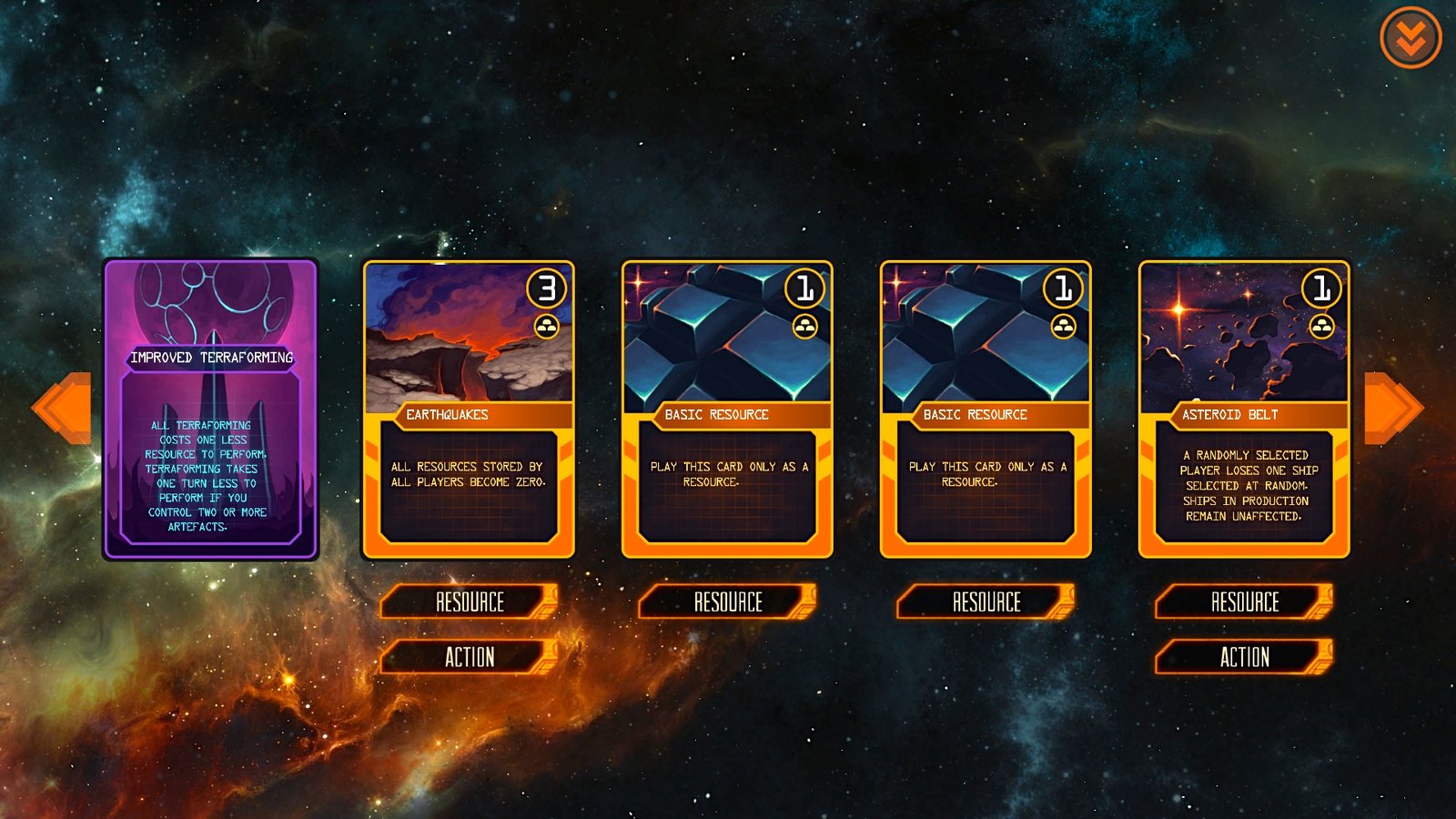Hide the card hand with the double-chevron button

point(1410,38)
